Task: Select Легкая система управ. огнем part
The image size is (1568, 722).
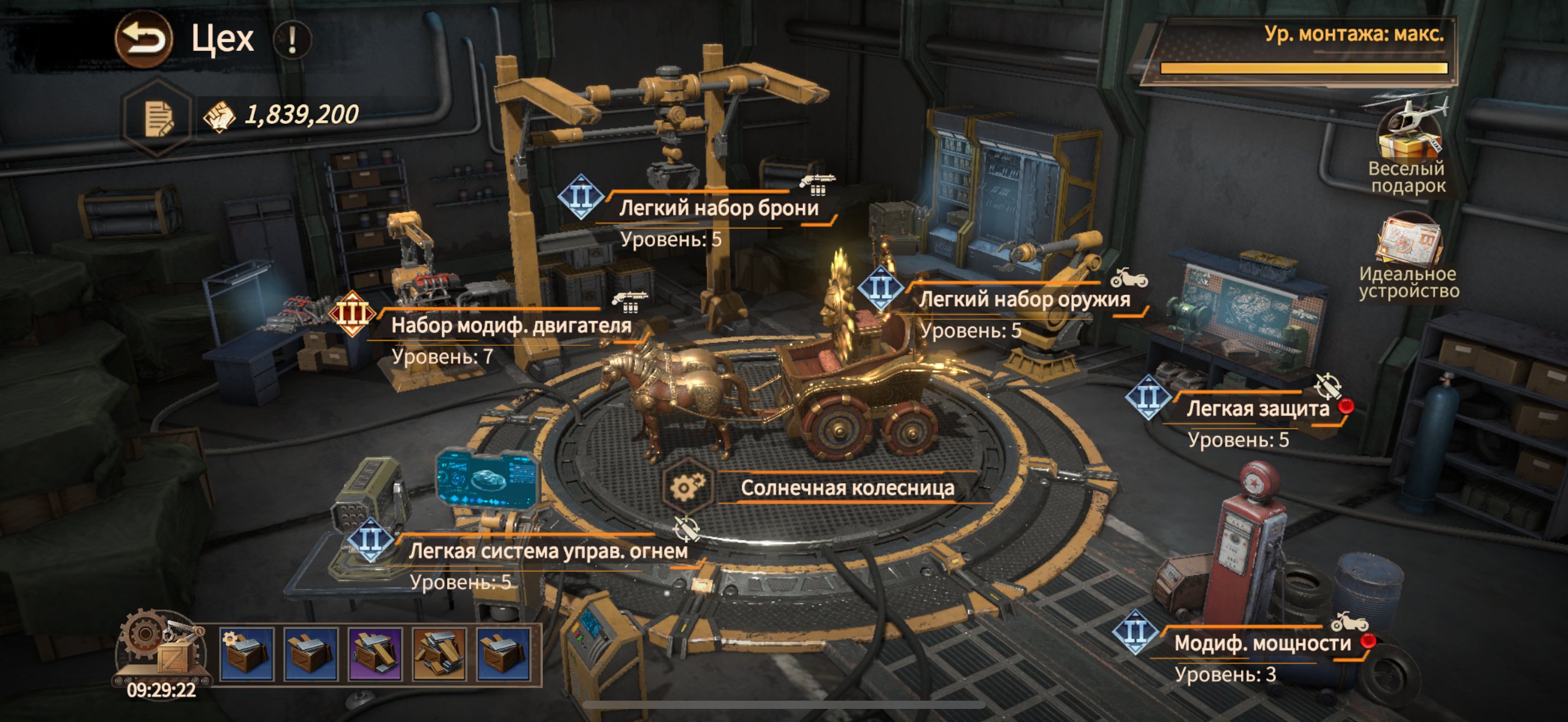Action: tap(548, 551)
